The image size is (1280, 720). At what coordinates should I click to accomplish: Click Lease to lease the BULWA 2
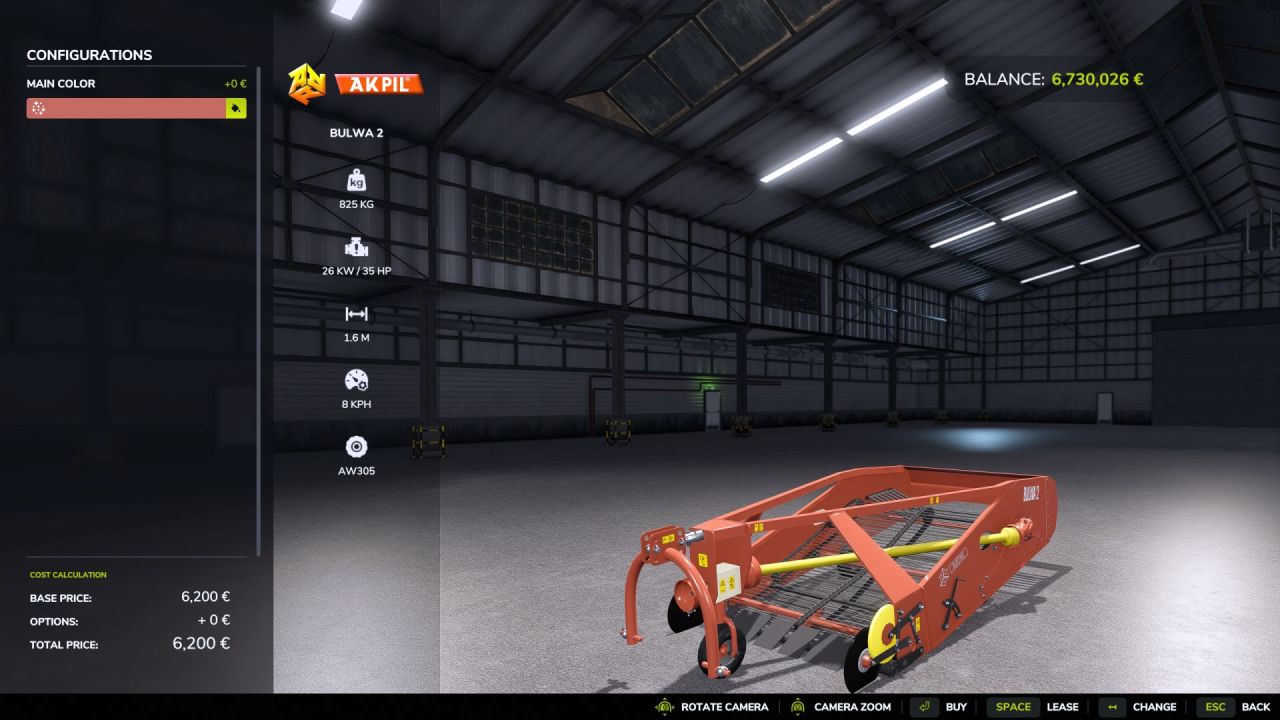(1063, 707)
